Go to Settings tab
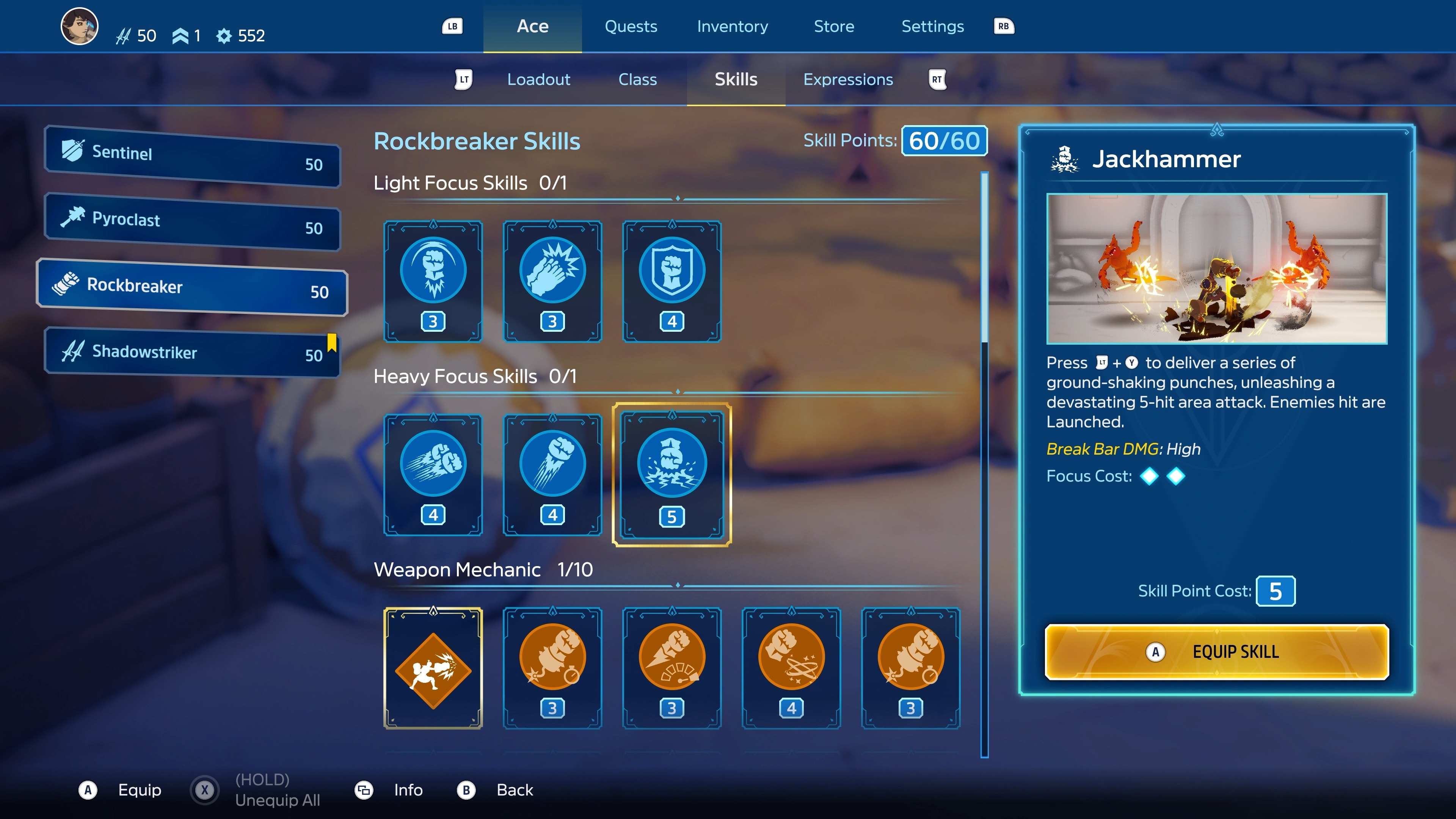This screenshot has height=819, width=1456. (932, 27)
